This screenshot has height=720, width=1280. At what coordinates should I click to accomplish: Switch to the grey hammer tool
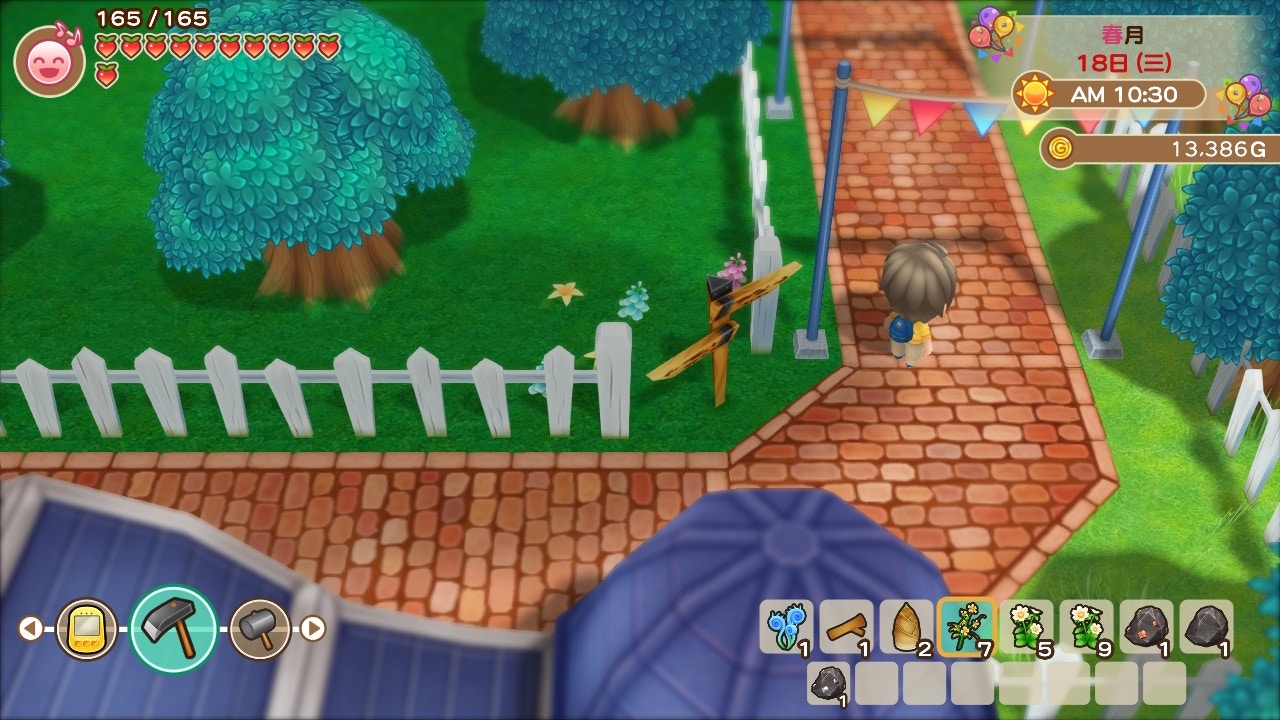coord(260,628)
